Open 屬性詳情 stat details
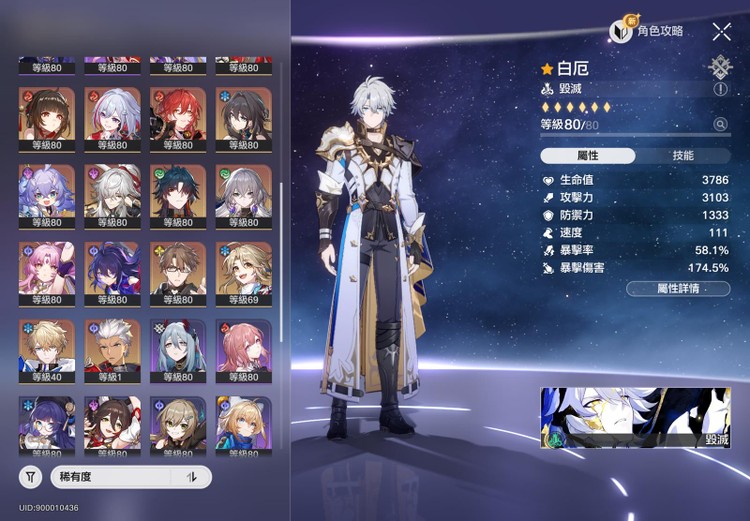 coord(677,288)
